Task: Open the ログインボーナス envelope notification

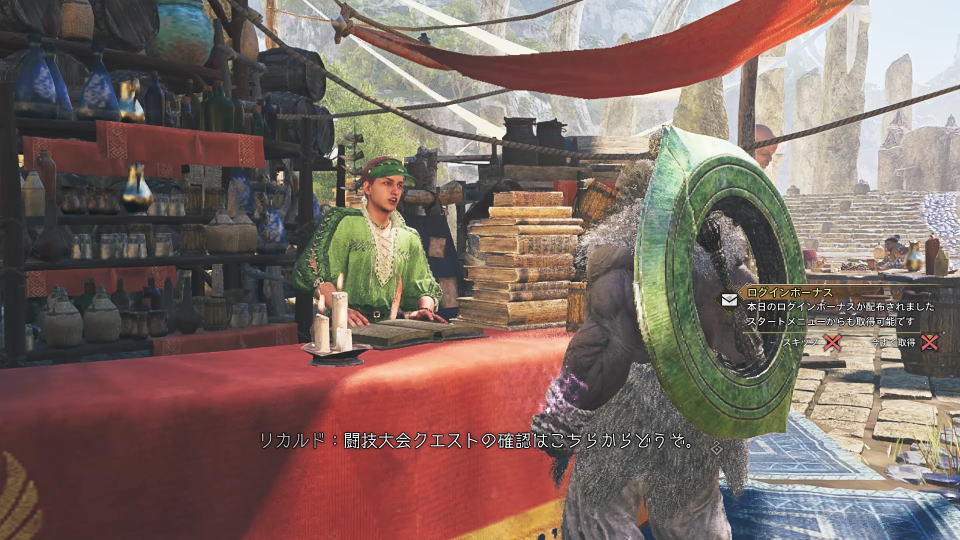Action: click(x=728, y=298)
